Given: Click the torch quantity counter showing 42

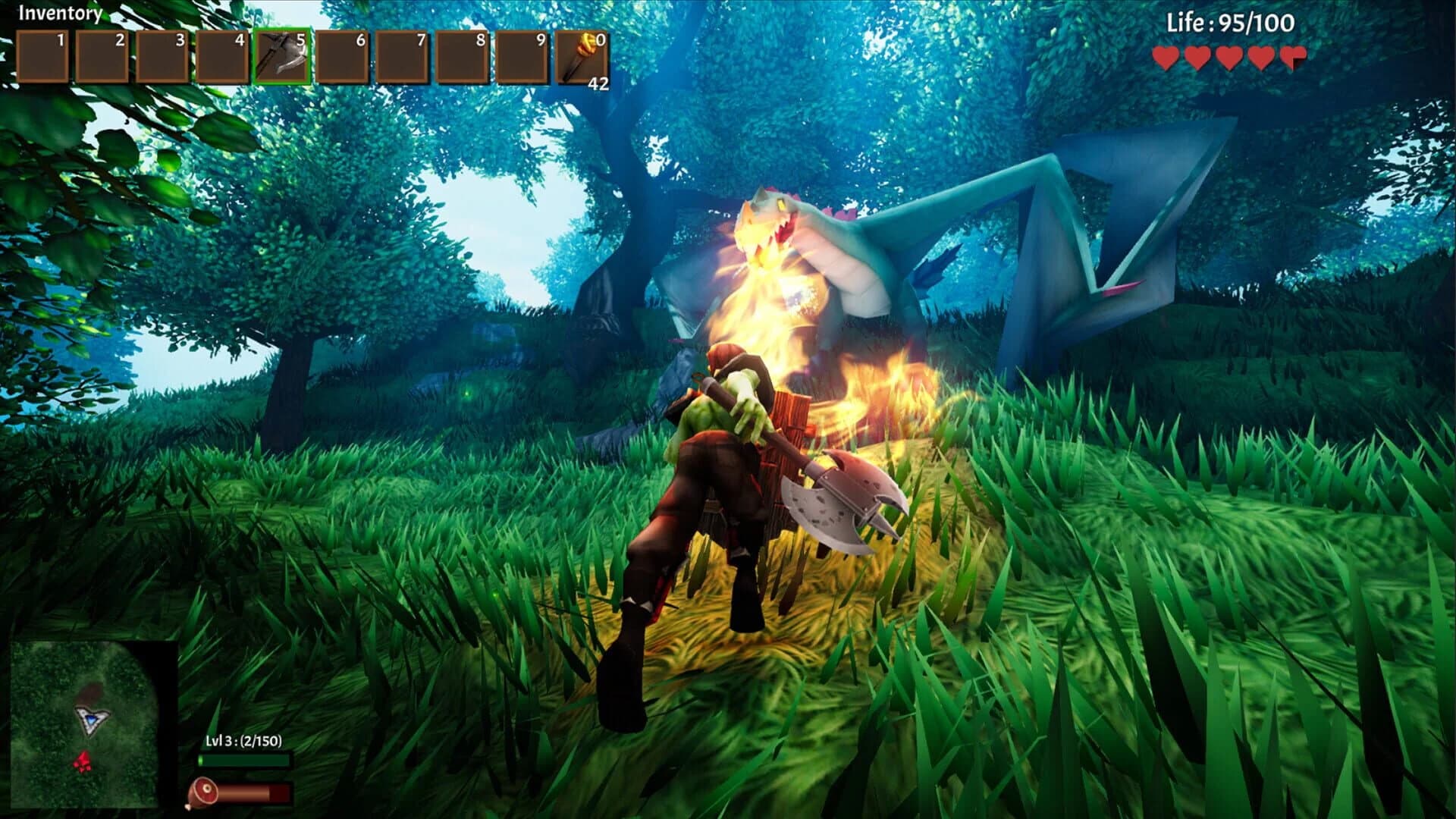Looking at the screenshot, I should 597,83.
